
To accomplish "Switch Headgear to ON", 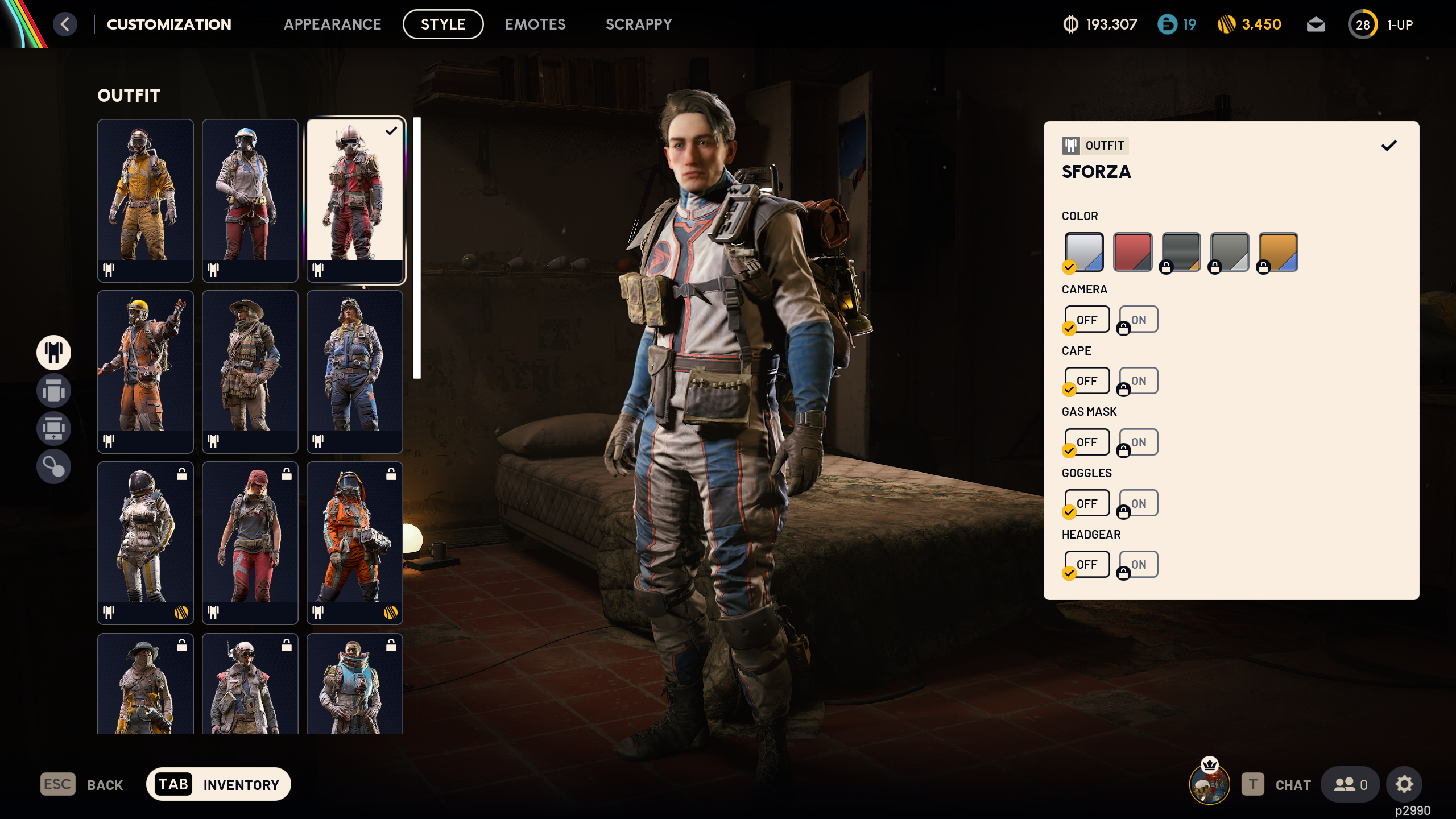I will (x=1137, y=564).
